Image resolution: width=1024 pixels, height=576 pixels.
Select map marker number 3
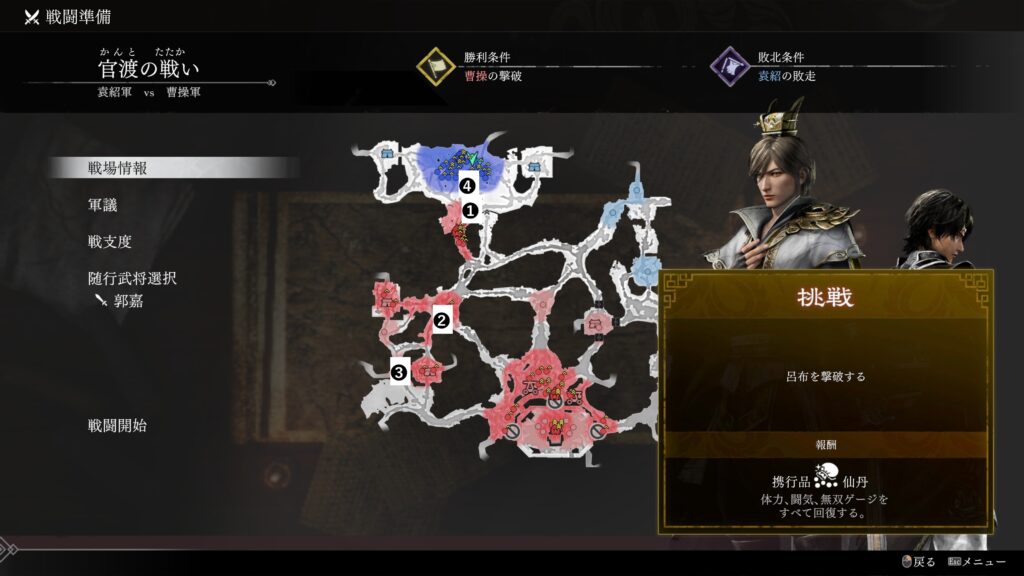tap(400, 372)
